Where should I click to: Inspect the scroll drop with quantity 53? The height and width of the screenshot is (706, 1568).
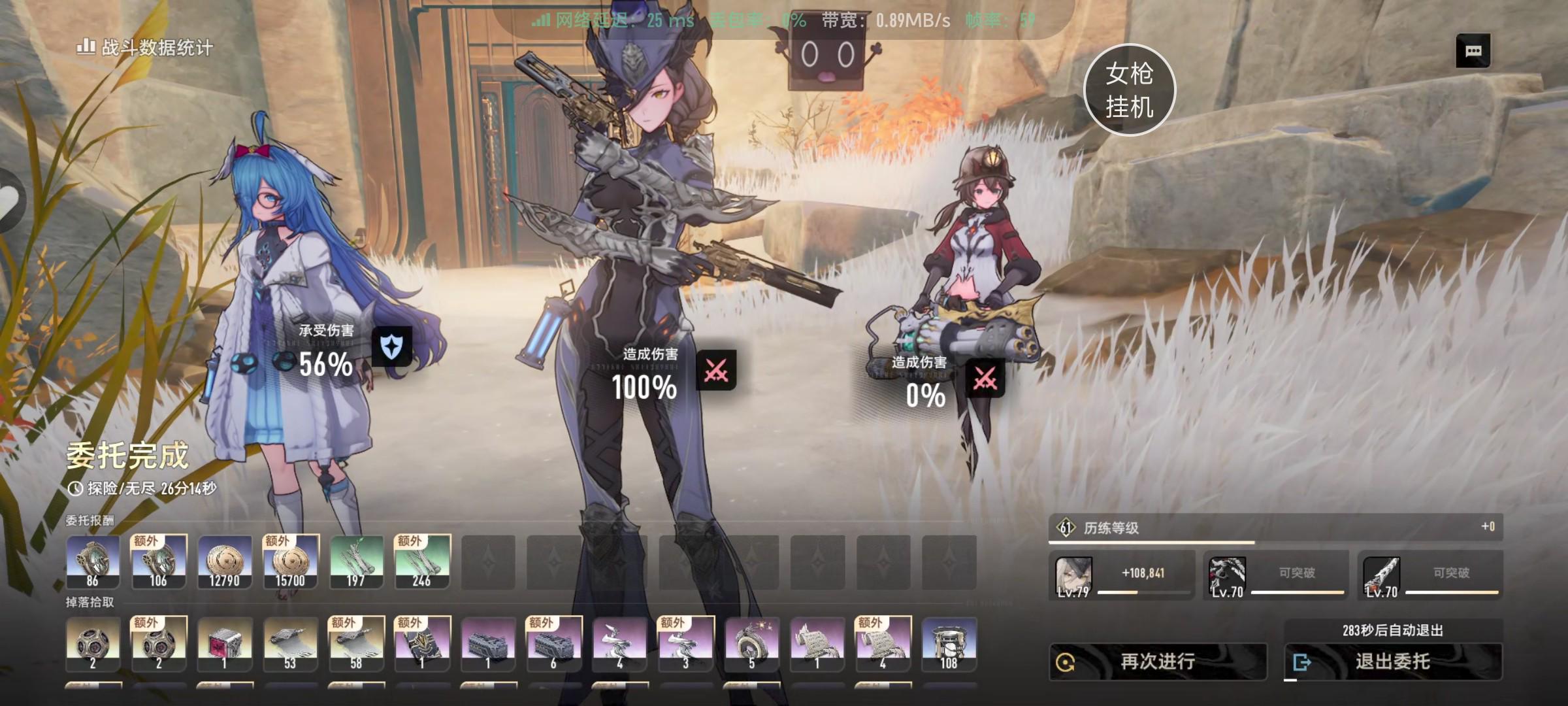[291, 644]
